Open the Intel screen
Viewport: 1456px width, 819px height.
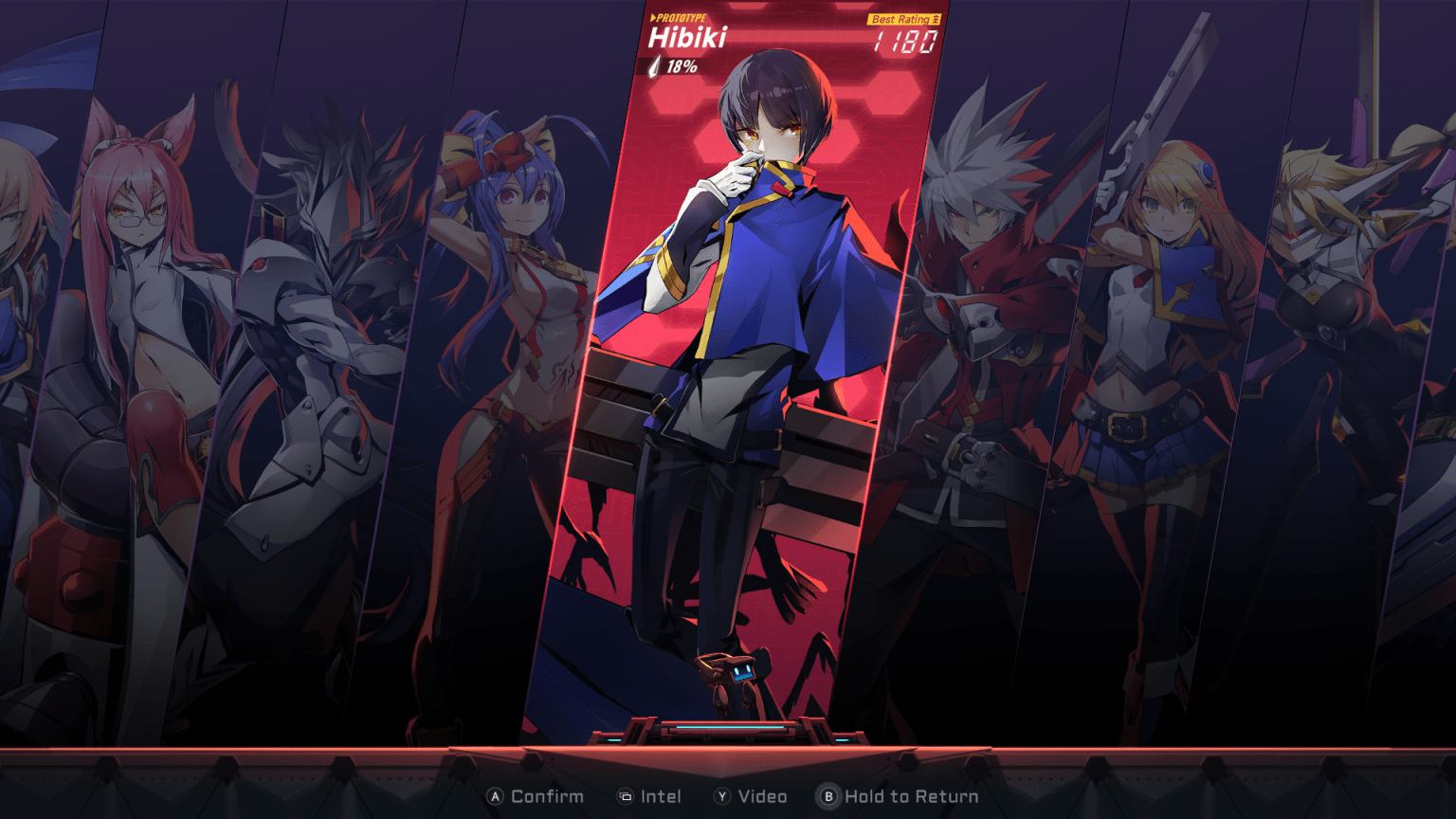click(664, 797)
